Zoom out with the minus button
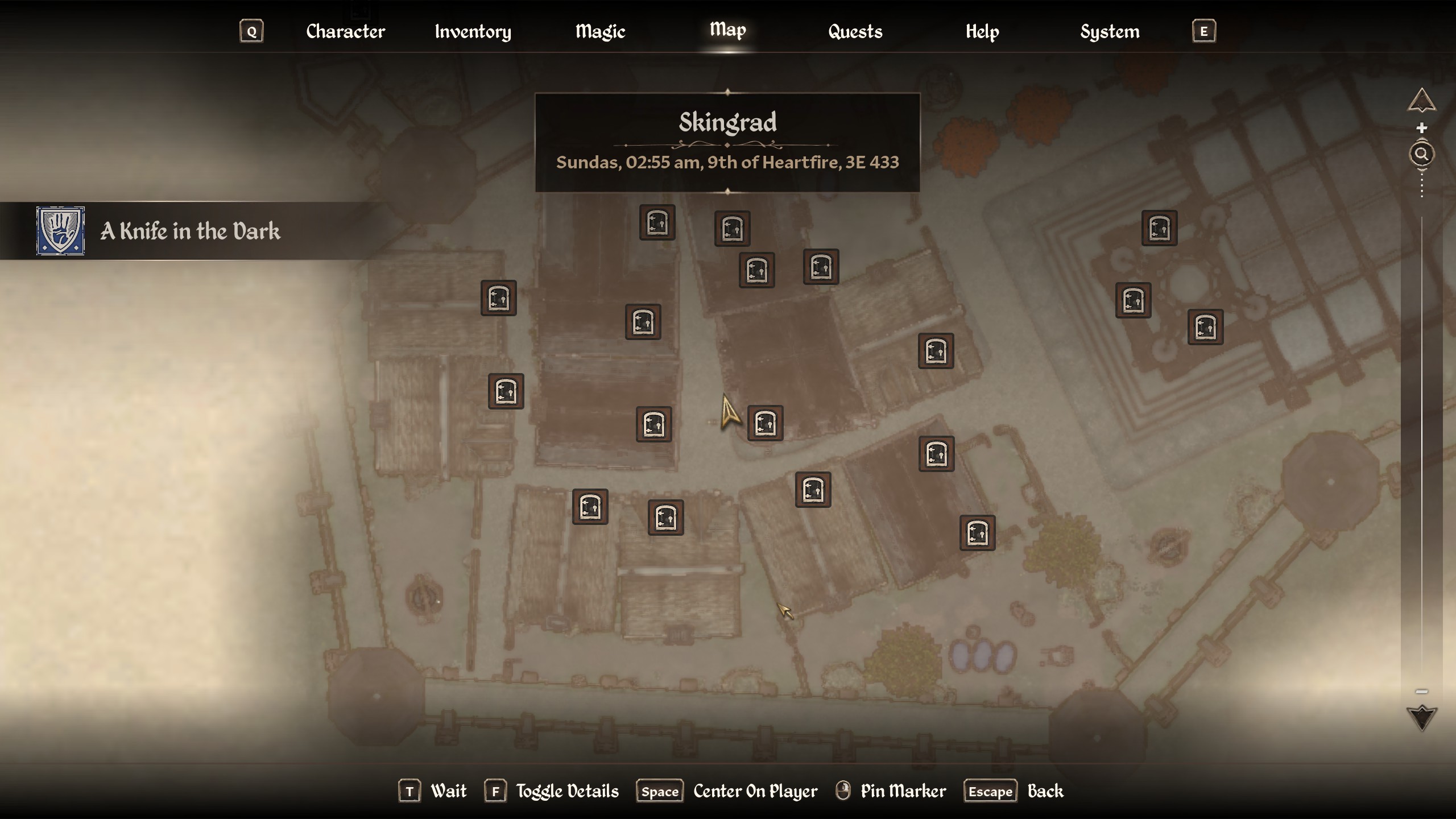 tap(1421, 692)
